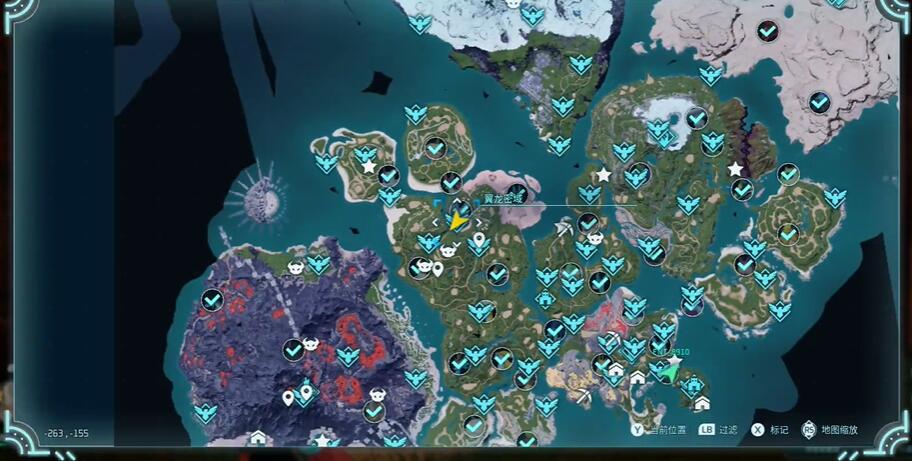The image size is (912, 461).
Task: Choose the fast travel eagle on the islet's western tip
Action: (x=326, y=161)
